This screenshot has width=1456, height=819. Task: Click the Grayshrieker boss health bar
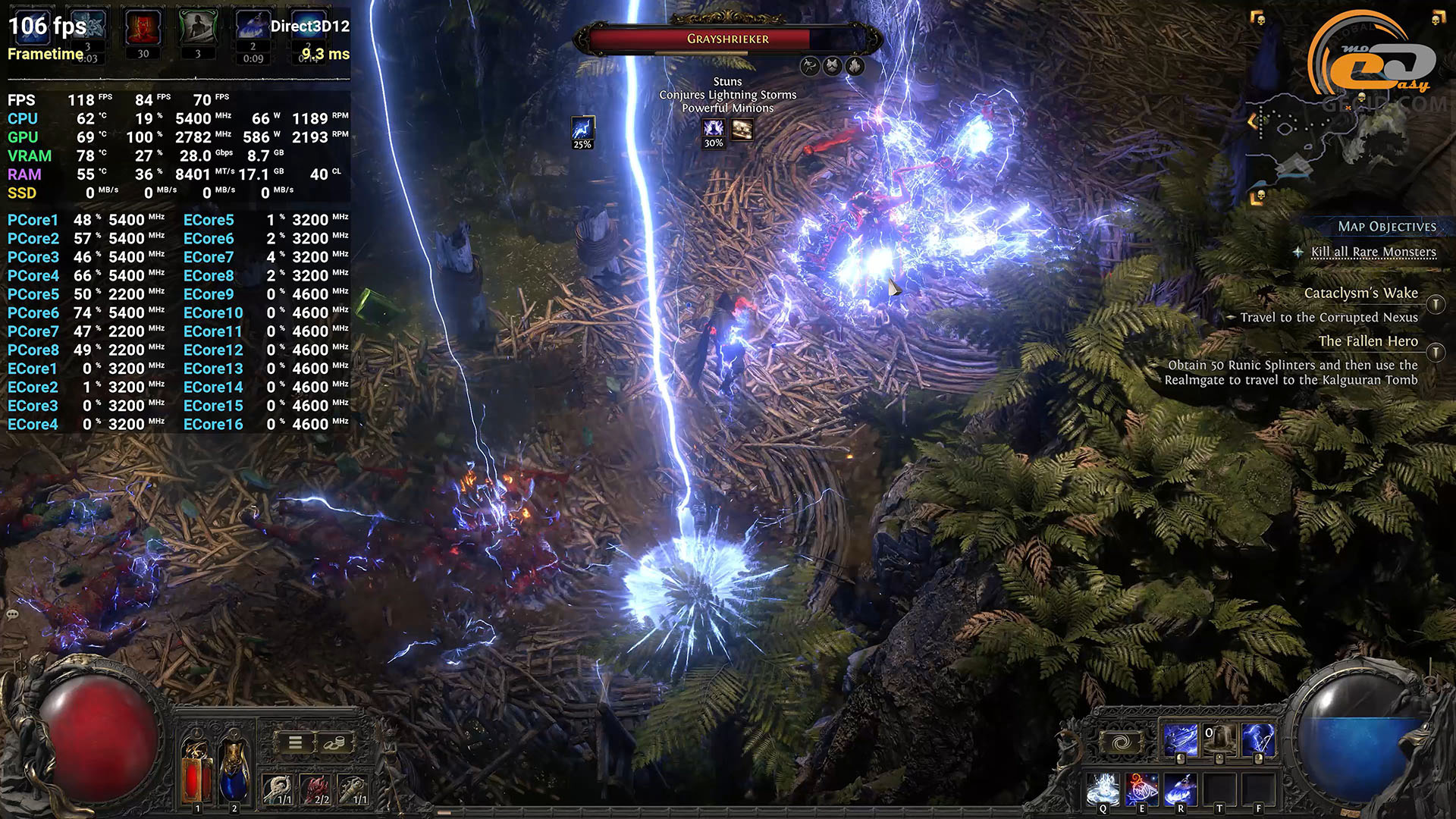coord(727,39)
